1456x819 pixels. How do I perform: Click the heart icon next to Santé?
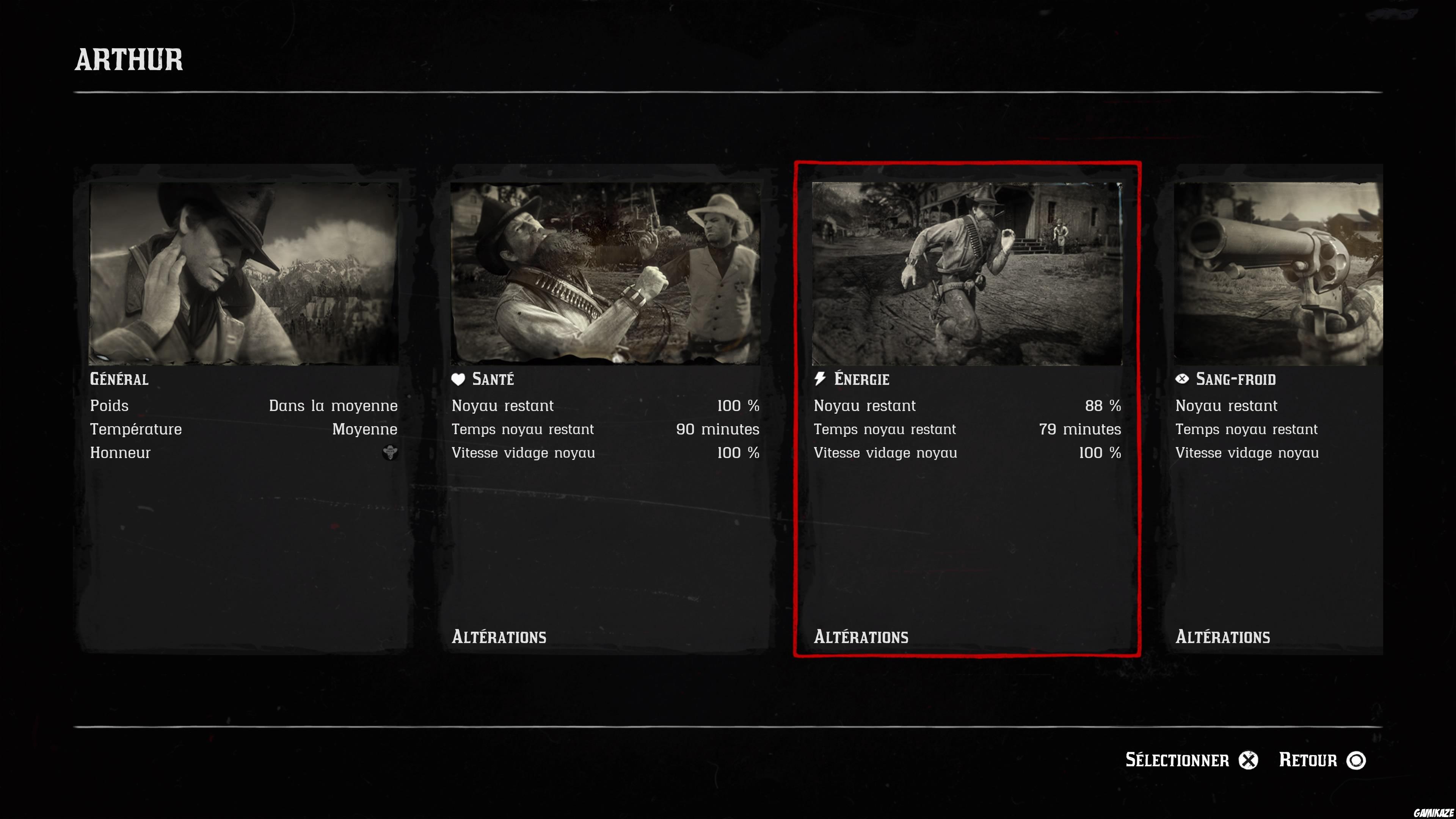[459, 379]
